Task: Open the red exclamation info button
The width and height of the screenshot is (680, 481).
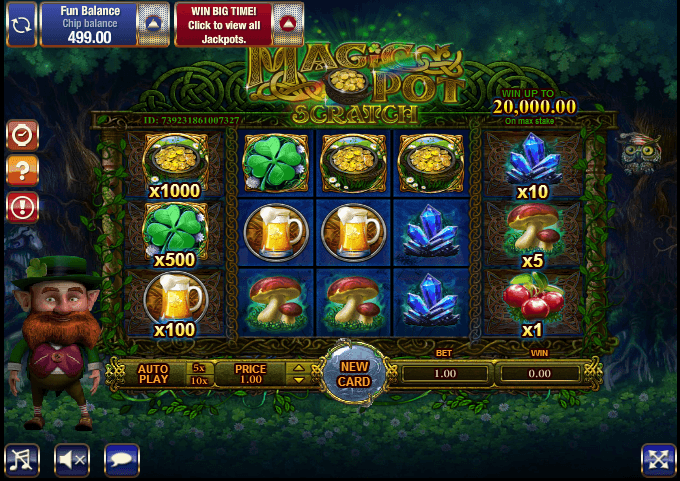Action: 22,207
